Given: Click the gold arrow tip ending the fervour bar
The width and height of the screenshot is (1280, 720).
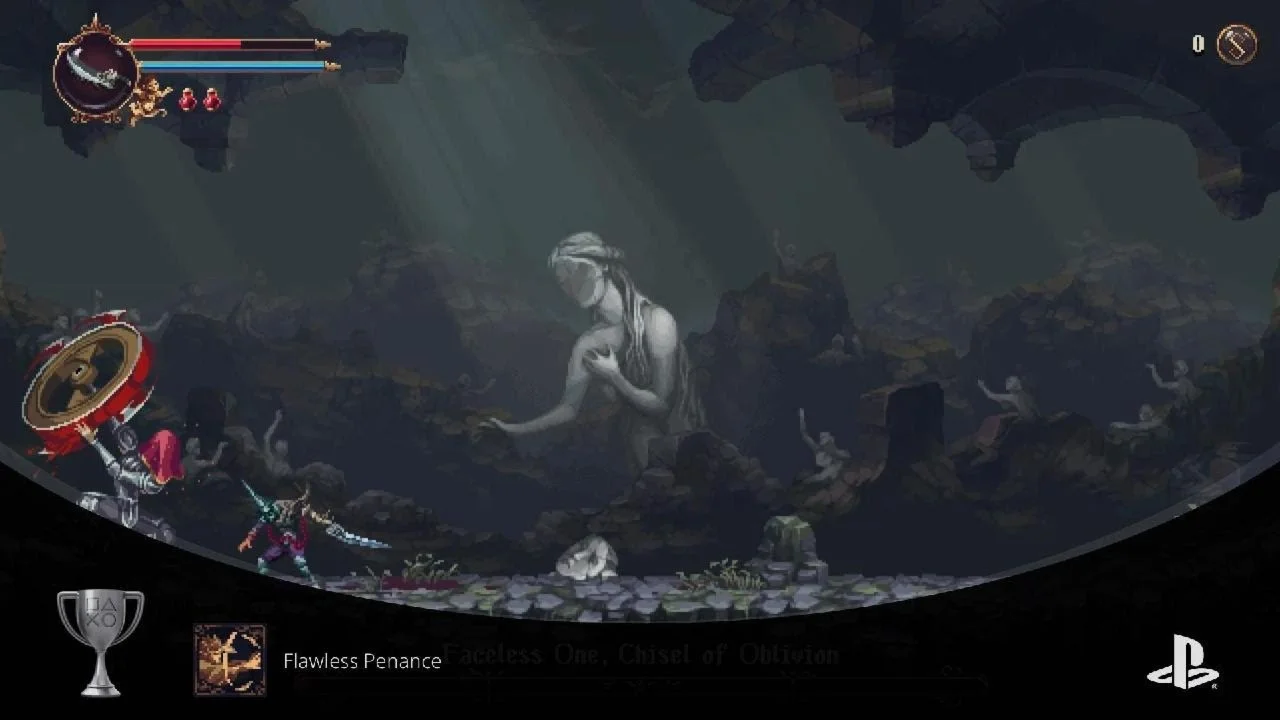Looking at the screenshot, I should [x=333, y=65].
